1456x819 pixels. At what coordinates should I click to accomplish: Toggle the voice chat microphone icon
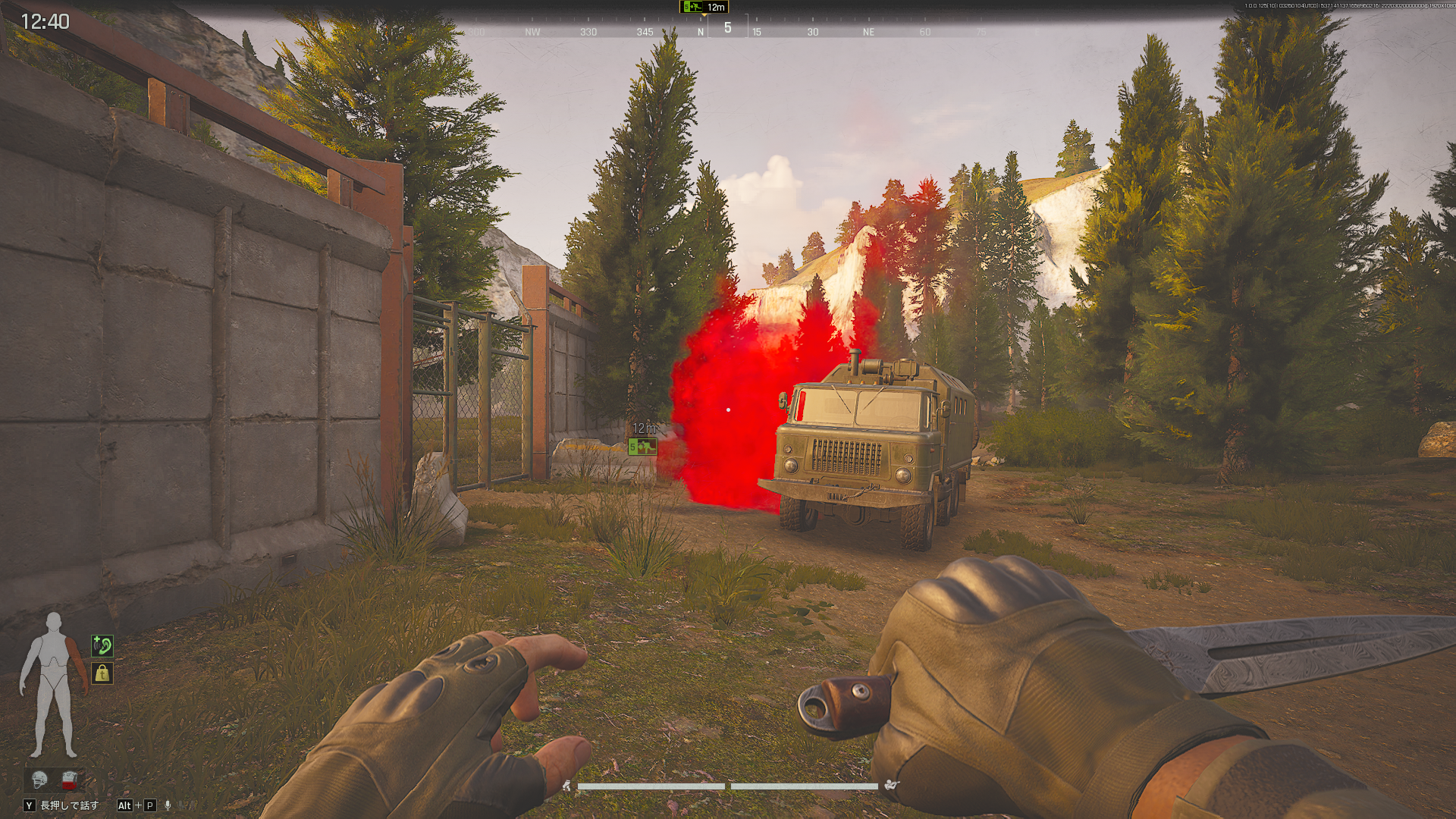[x=168, y=805]
